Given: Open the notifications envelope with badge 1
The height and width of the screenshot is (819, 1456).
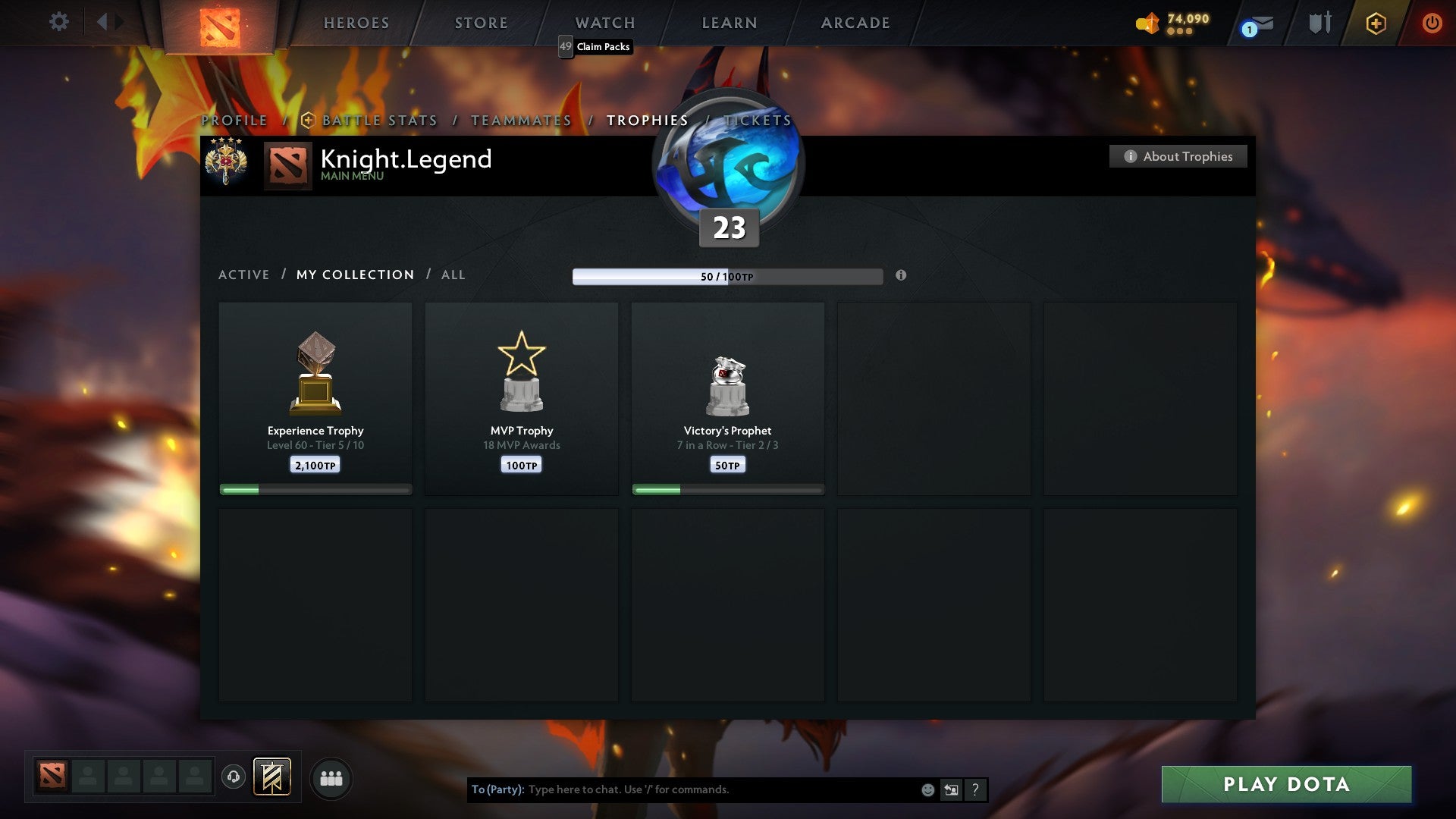Looking at the screenshot, I should [1255, 23].
